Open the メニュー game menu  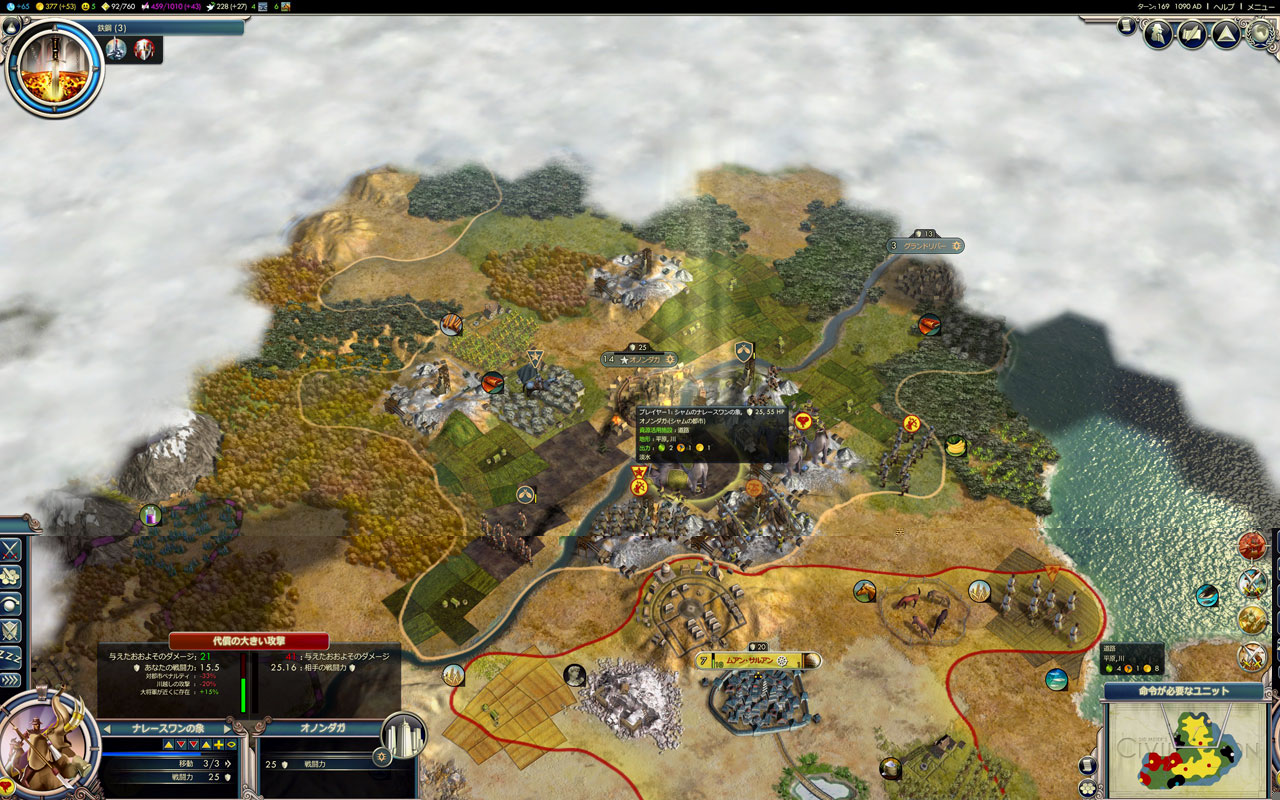pos(1259,6)
